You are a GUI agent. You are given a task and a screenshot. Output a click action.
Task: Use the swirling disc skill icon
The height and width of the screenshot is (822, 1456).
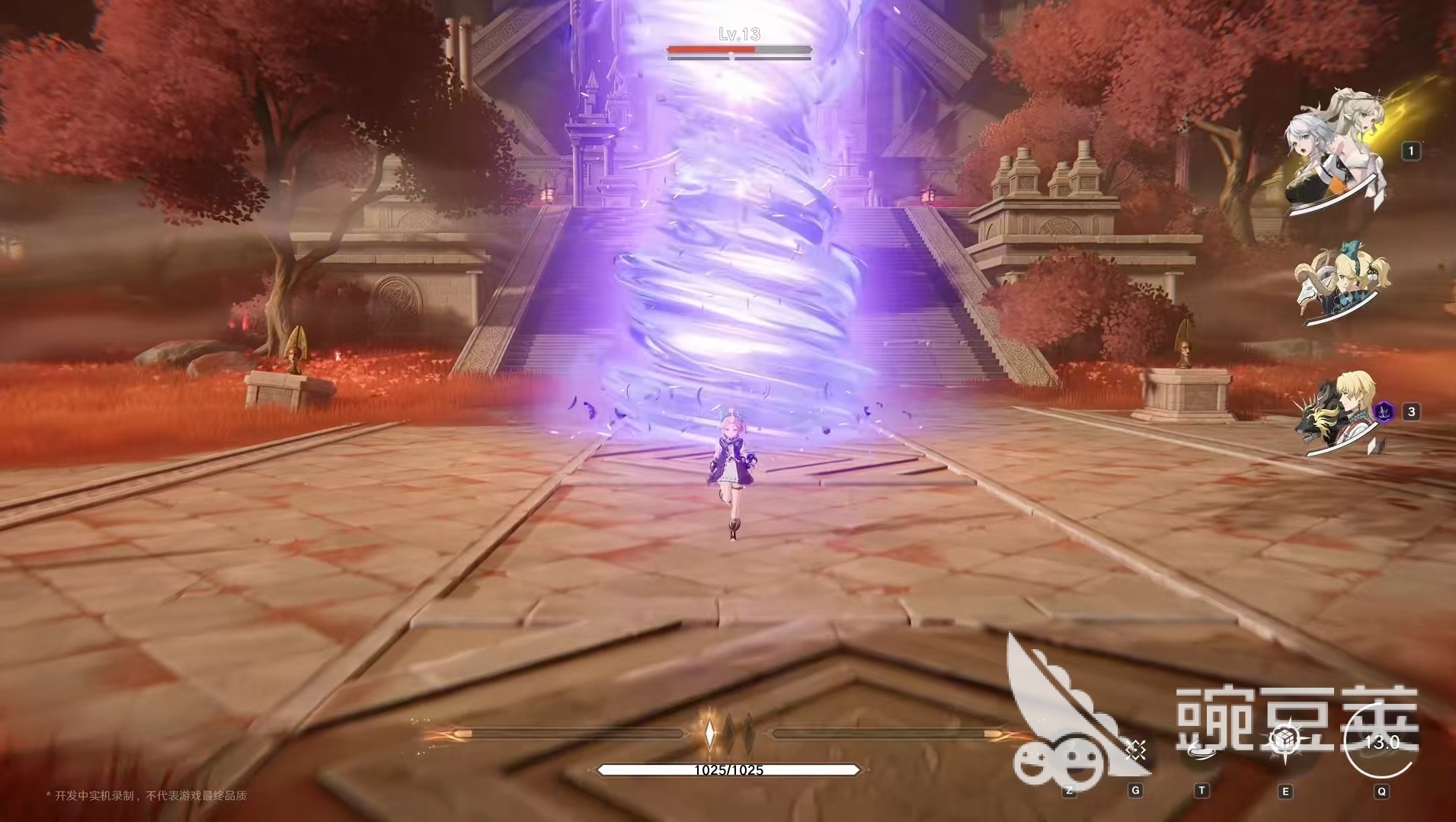1202,749
